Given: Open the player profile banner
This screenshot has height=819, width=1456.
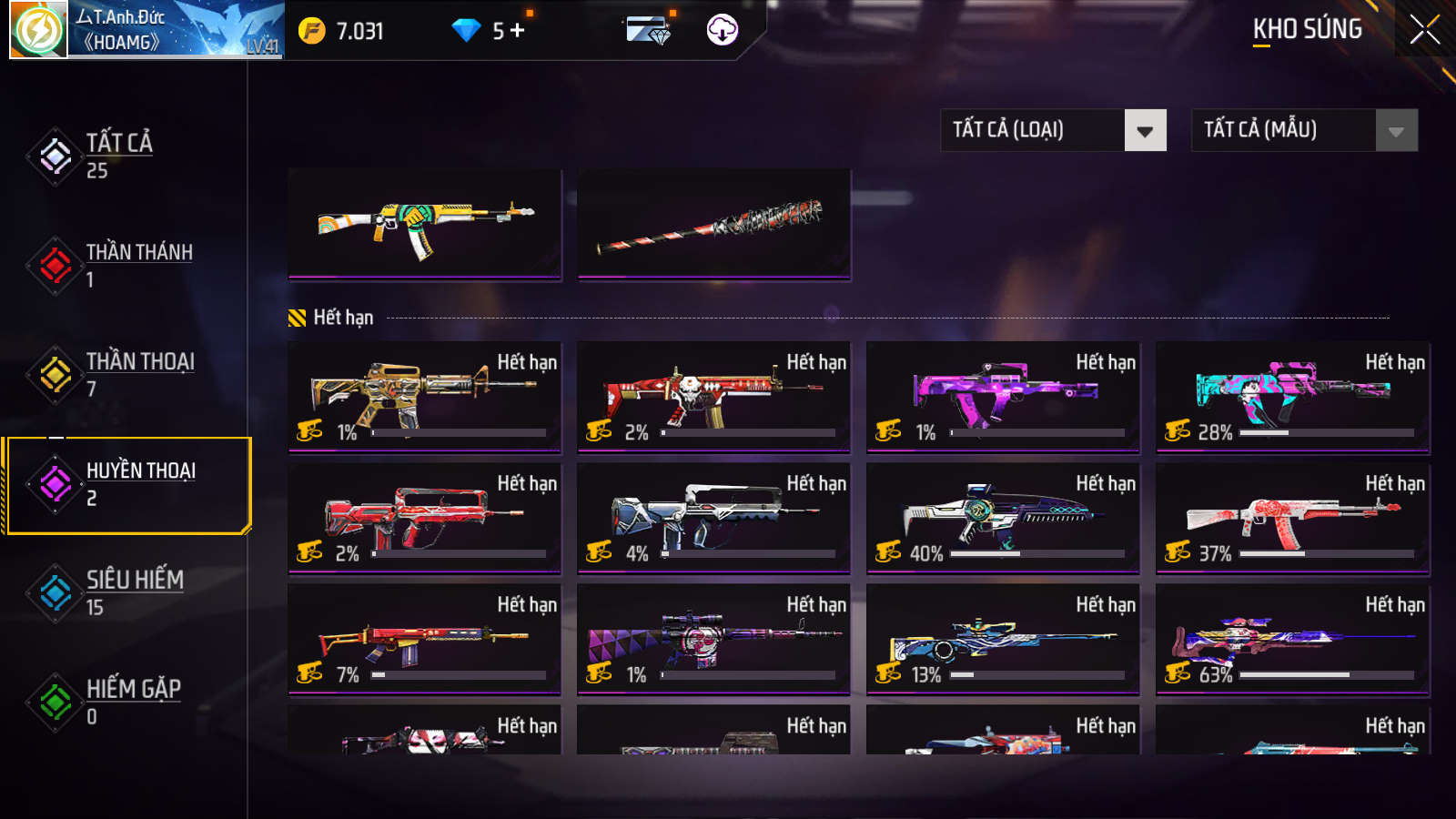Looking at the screenshot, I should (147, 30).
